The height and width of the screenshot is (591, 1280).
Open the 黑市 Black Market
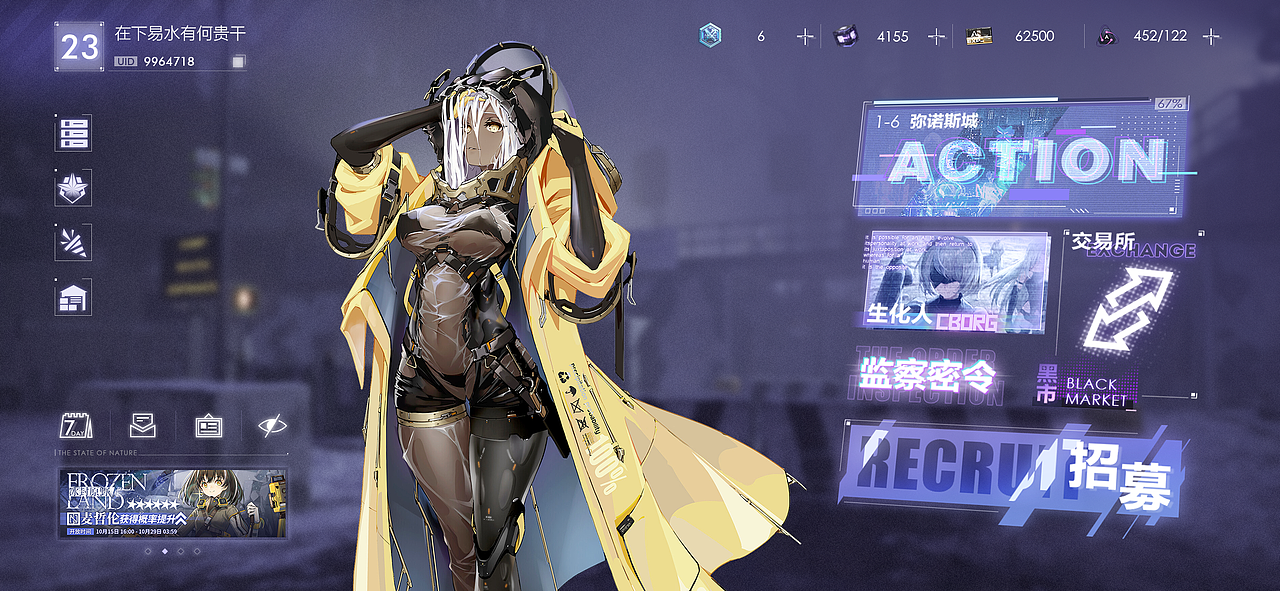pyautogui.click(x=1084, y=386)
